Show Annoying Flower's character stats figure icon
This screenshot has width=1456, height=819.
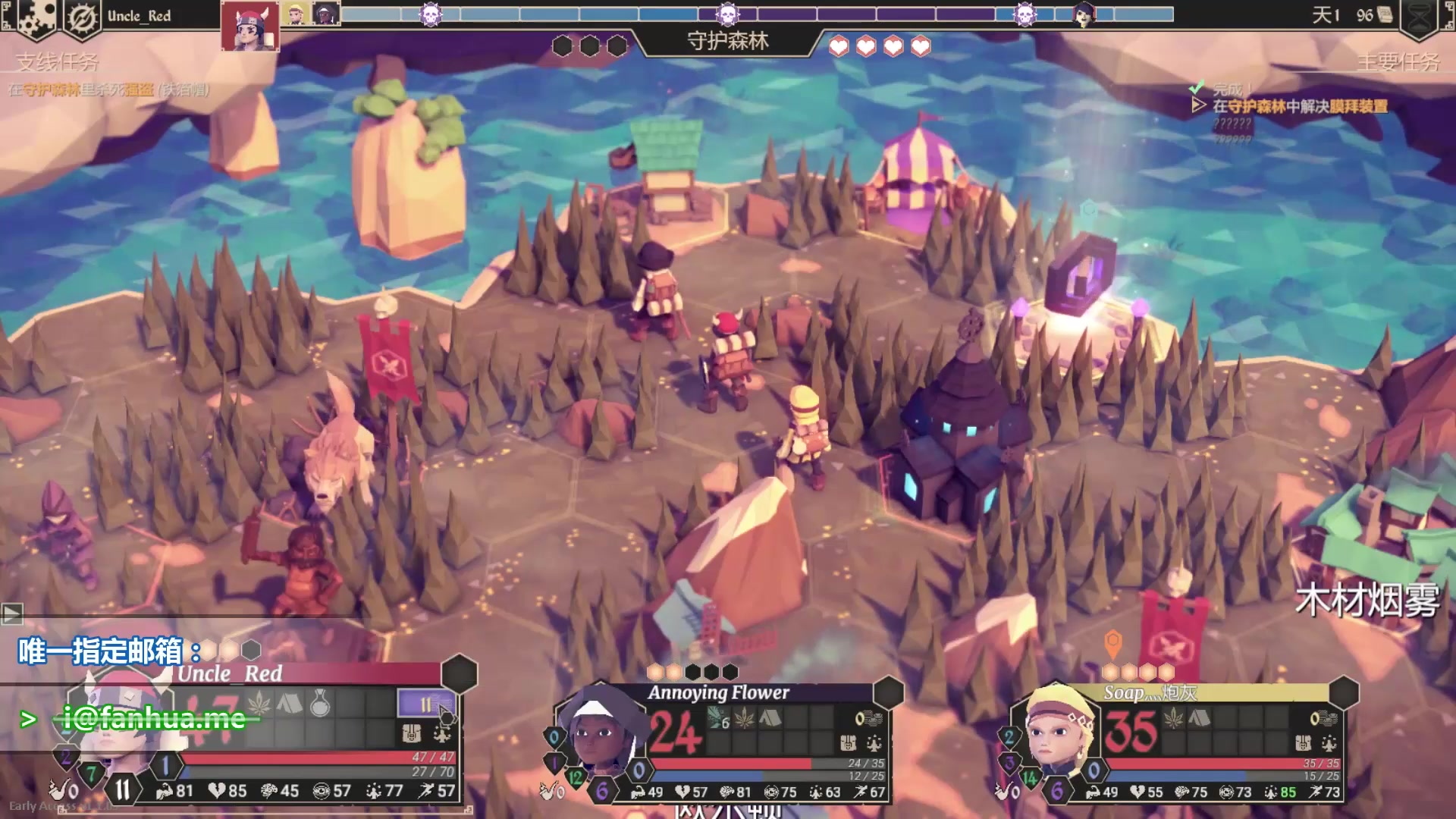click(874, 742)
